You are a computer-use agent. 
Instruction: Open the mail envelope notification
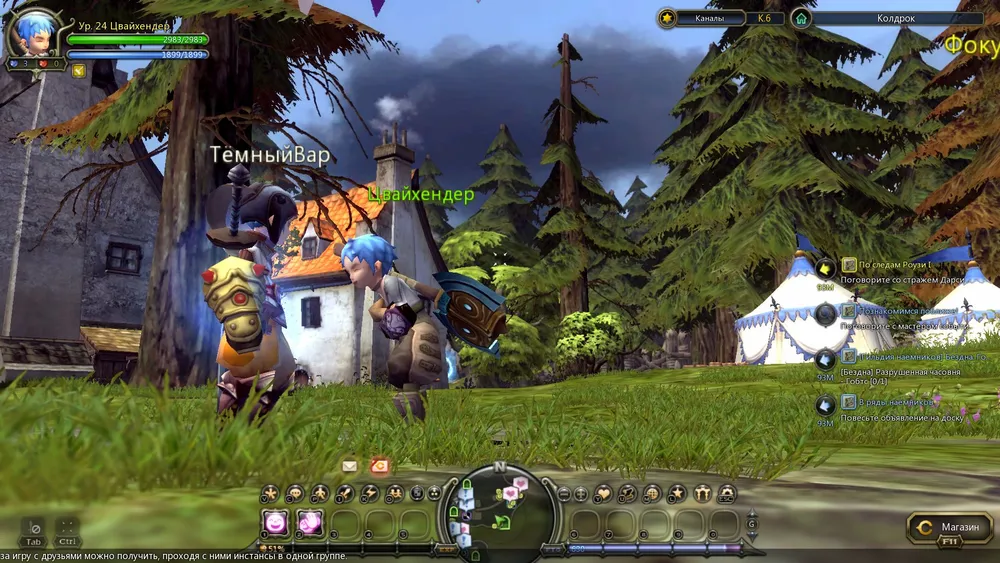pyautogui.click(x=349, y=466)
